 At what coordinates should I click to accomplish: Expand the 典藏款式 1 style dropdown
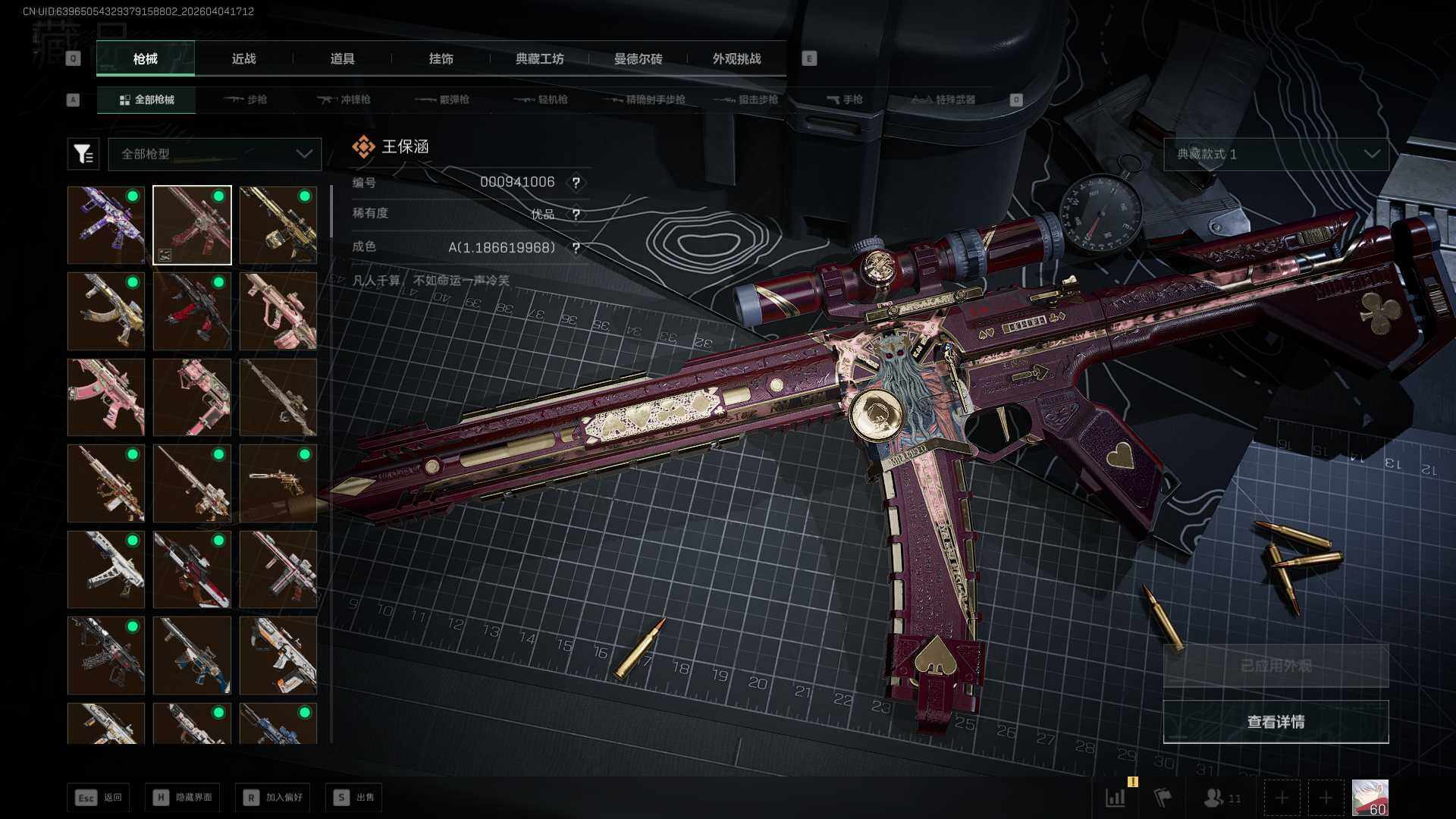tap(1276, 154)
